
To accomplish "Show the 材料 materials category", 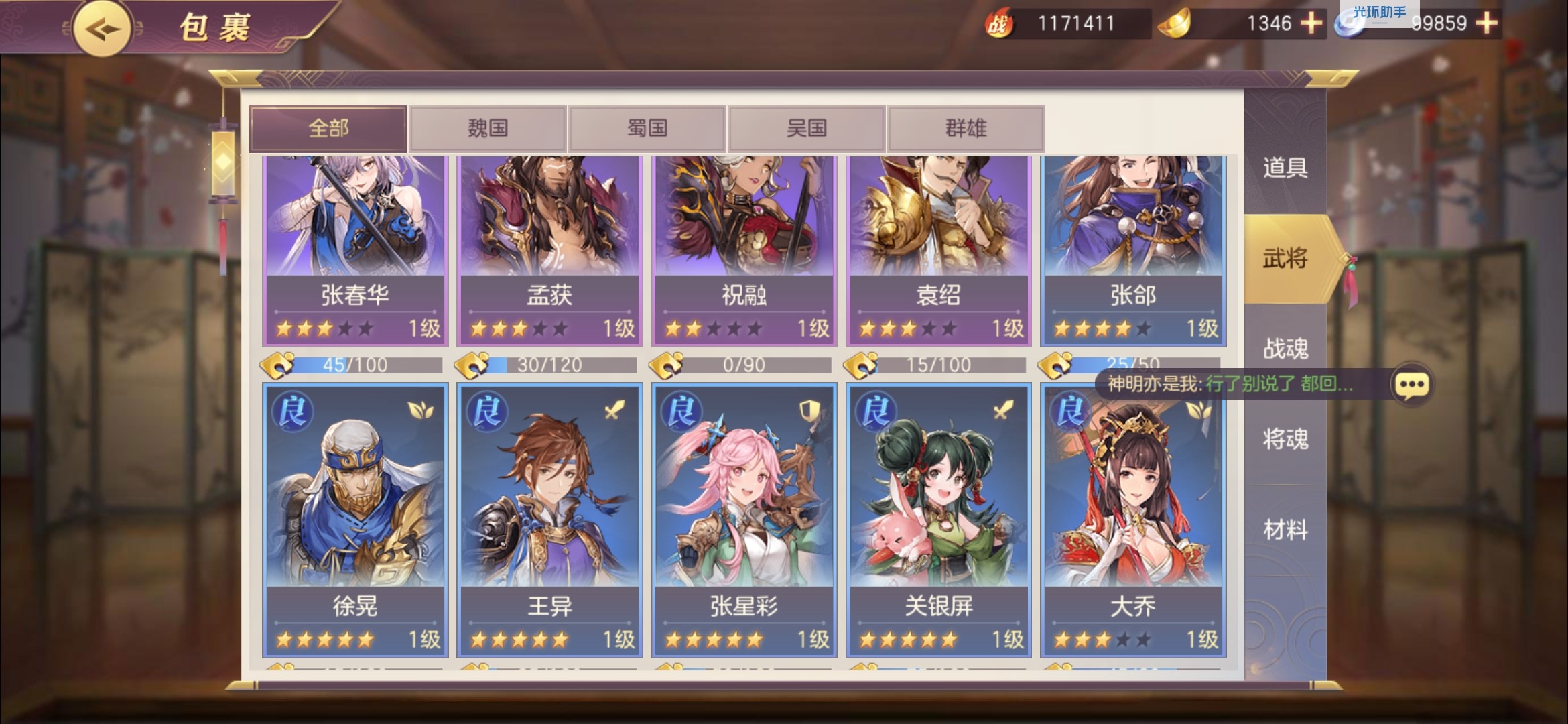I will pyautogui.click(x=1285, y=530).
